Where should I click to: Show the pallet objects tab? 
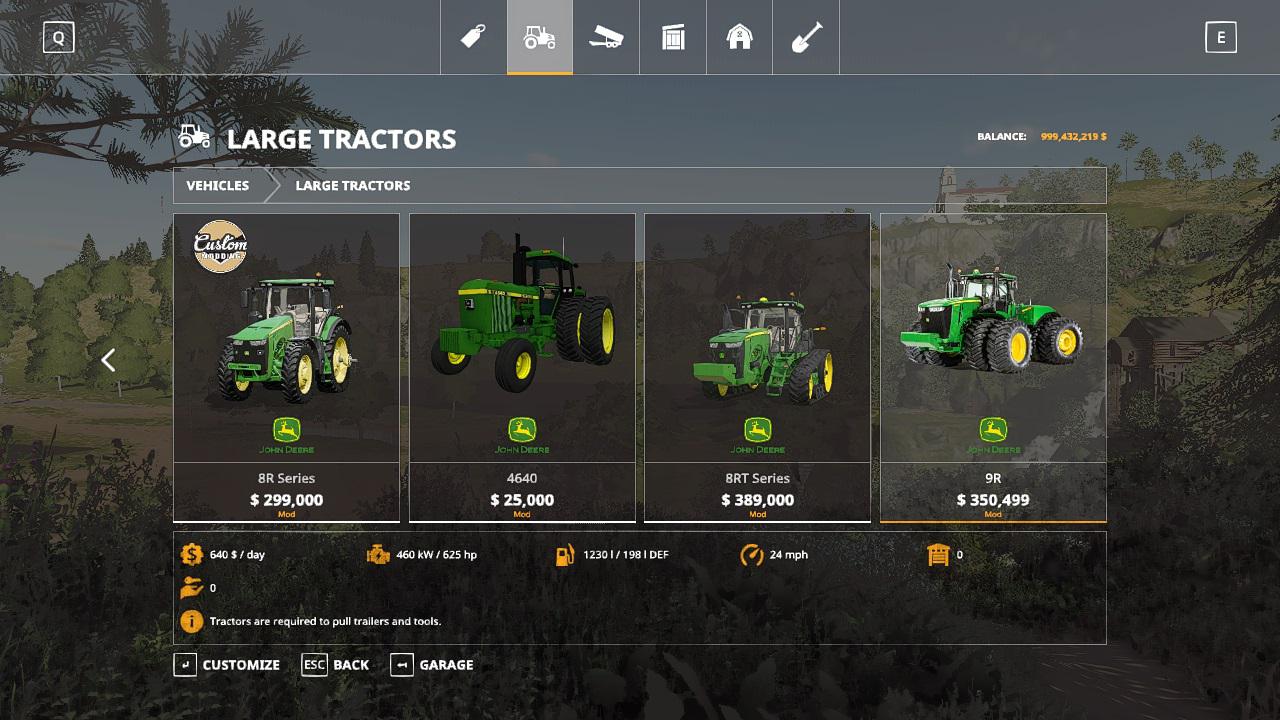click(673, 38)
